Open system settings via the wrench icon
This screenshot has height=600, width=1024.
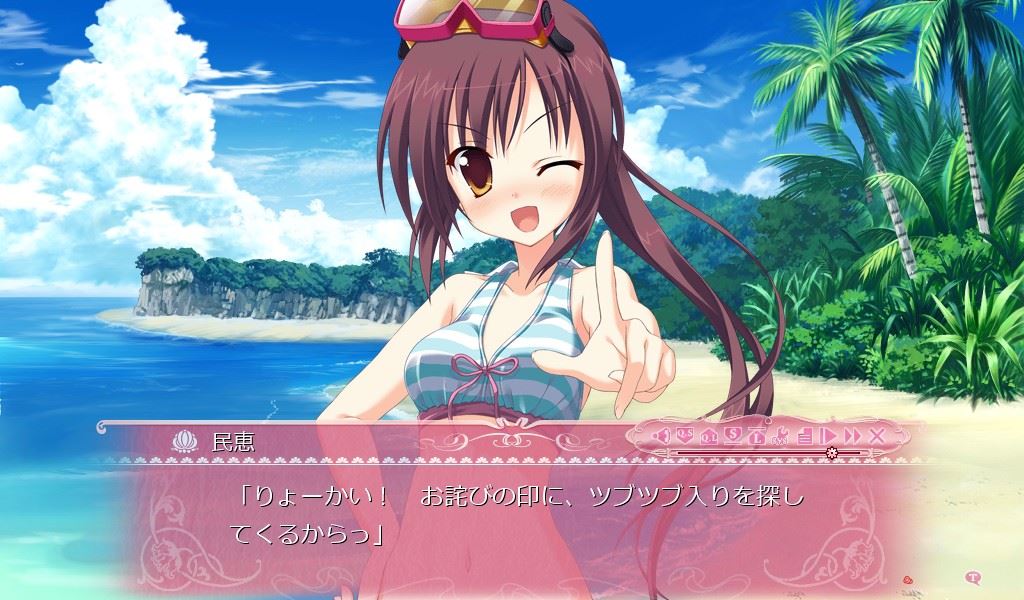[x=781, y=435]
